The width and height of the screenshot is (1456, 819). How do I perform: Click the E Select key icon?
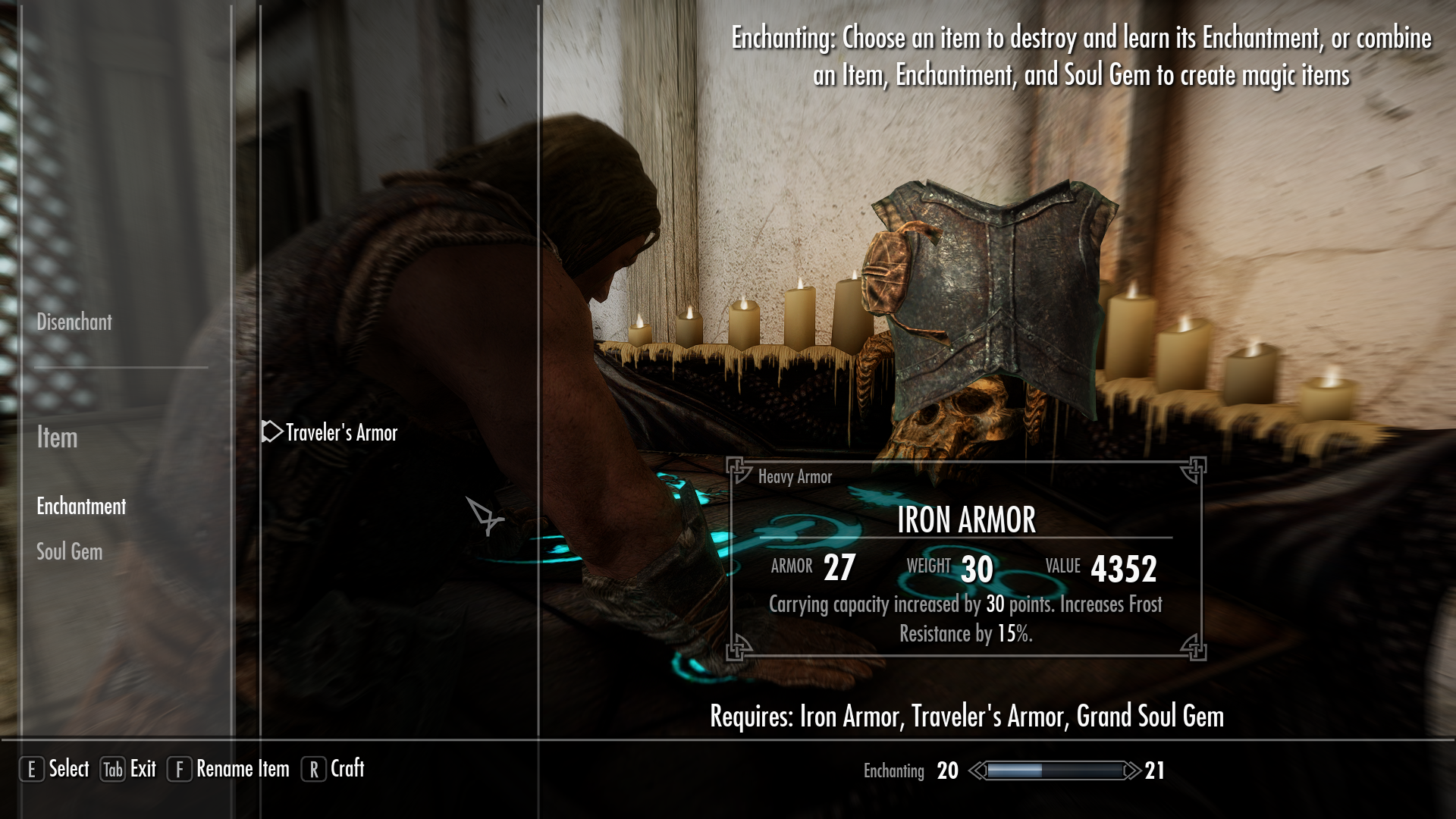tap(31, 769)
